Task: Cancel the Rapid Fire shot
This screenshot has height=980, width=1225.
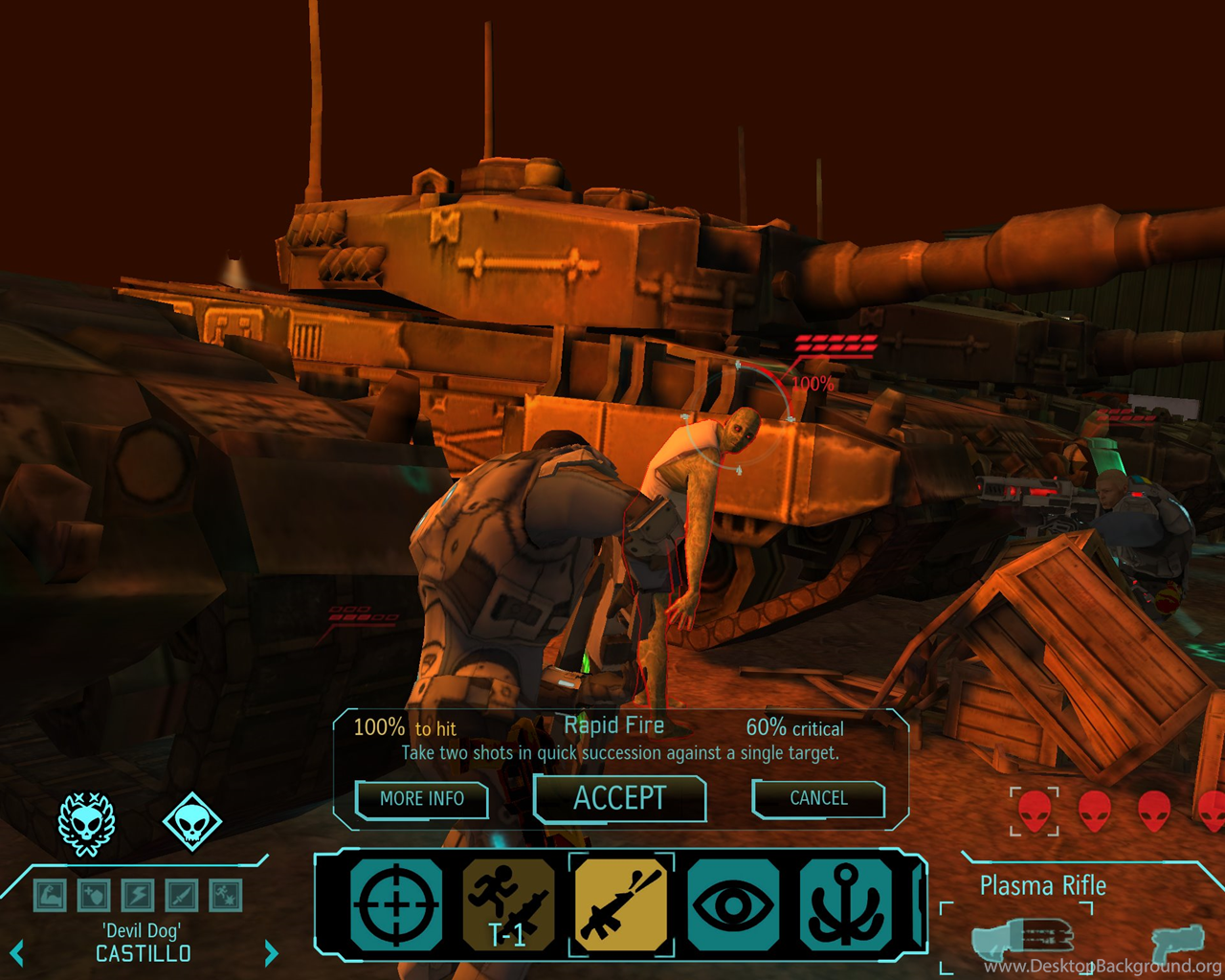Action: (818, 798)
